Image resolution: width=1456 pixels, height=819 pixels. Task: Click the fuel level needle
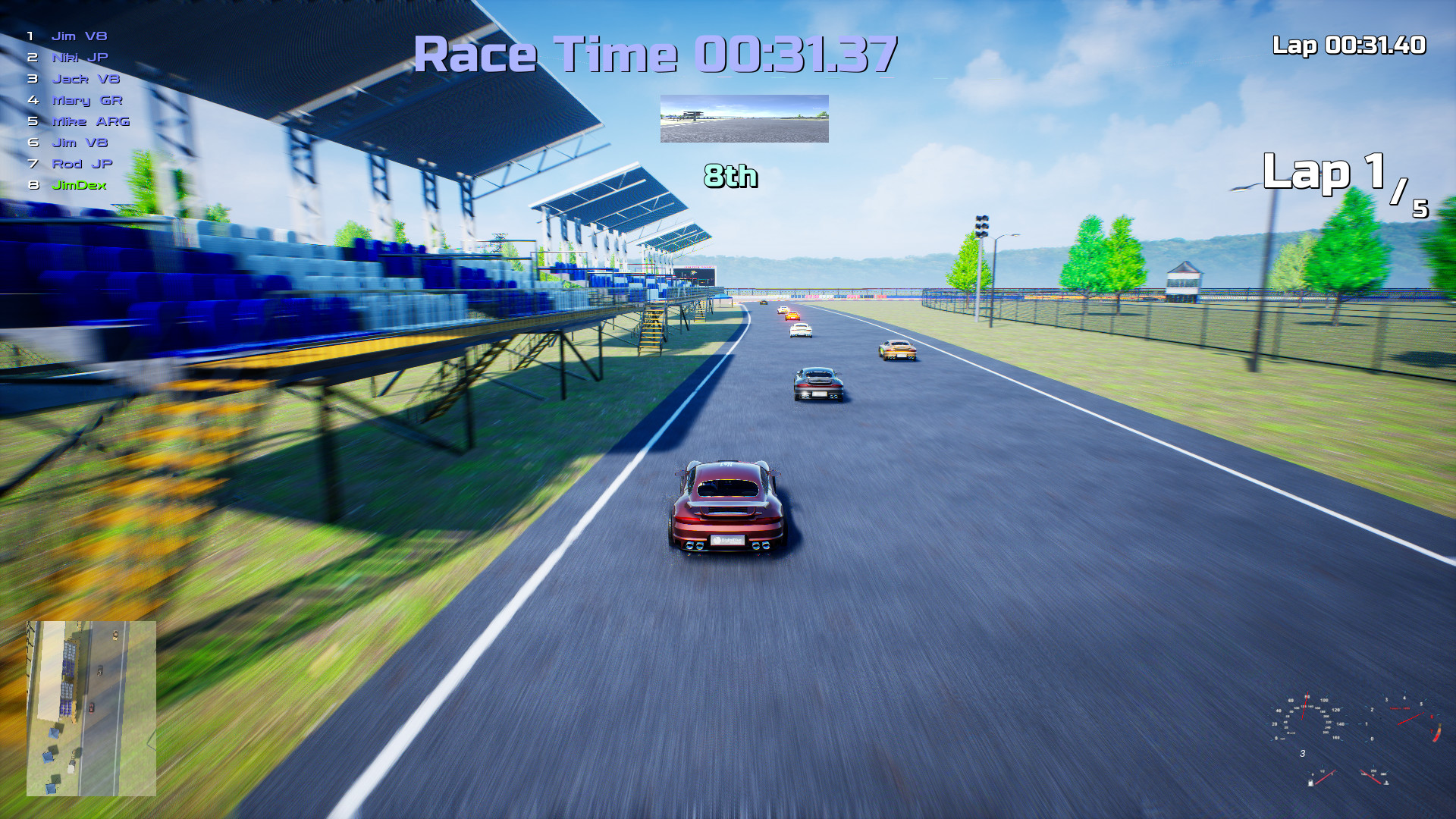pos(1326,777)
